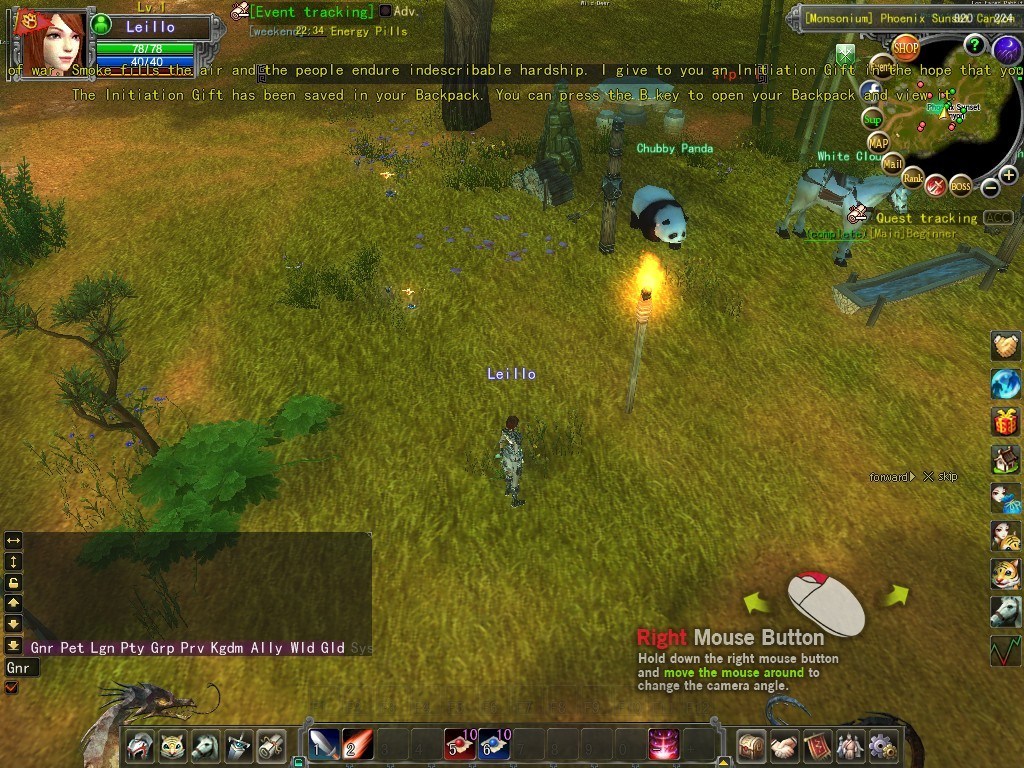Select the Wld chat channel tab

302,648
